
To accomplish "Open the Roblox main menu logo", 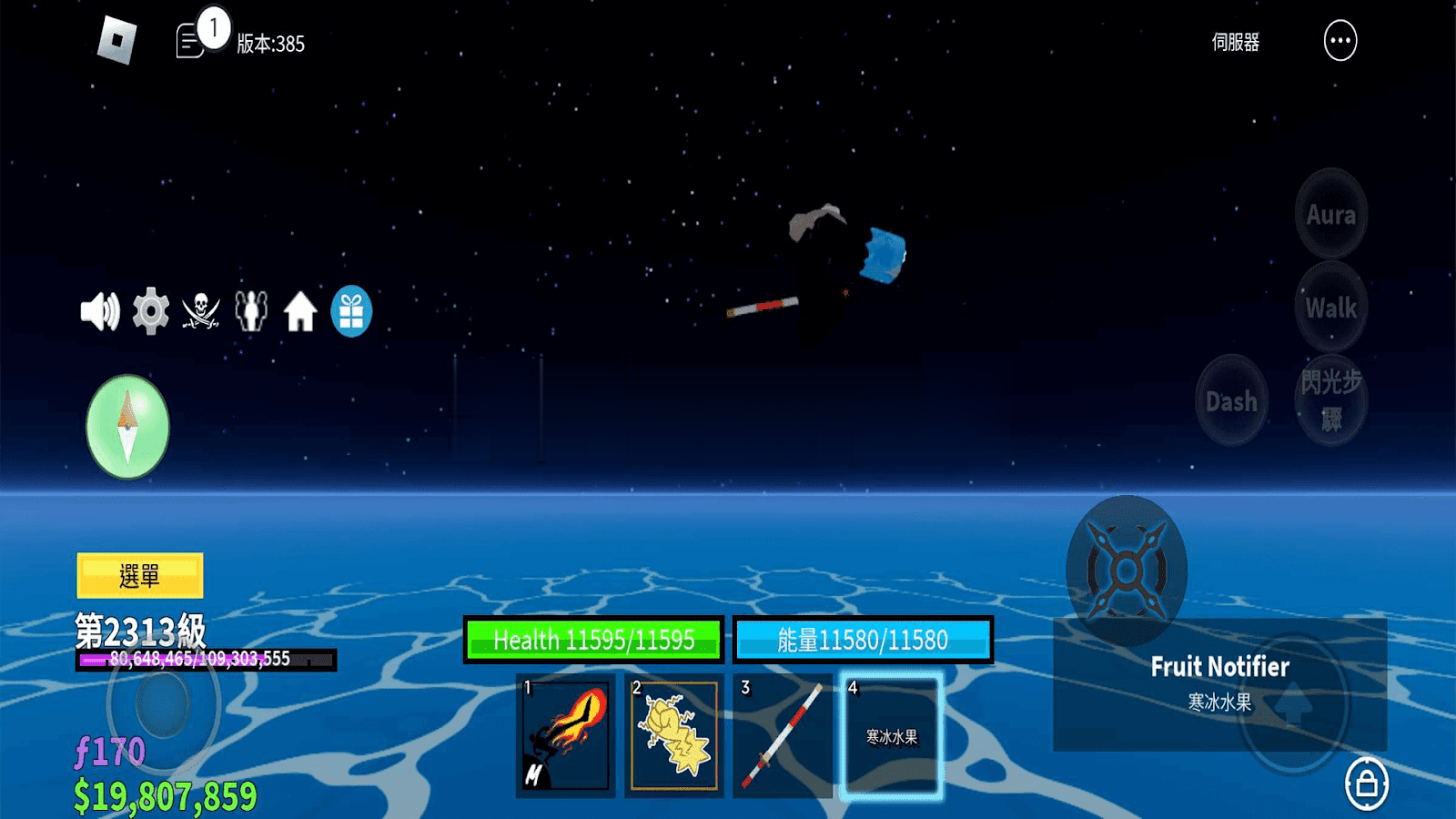I will (117, 41).
